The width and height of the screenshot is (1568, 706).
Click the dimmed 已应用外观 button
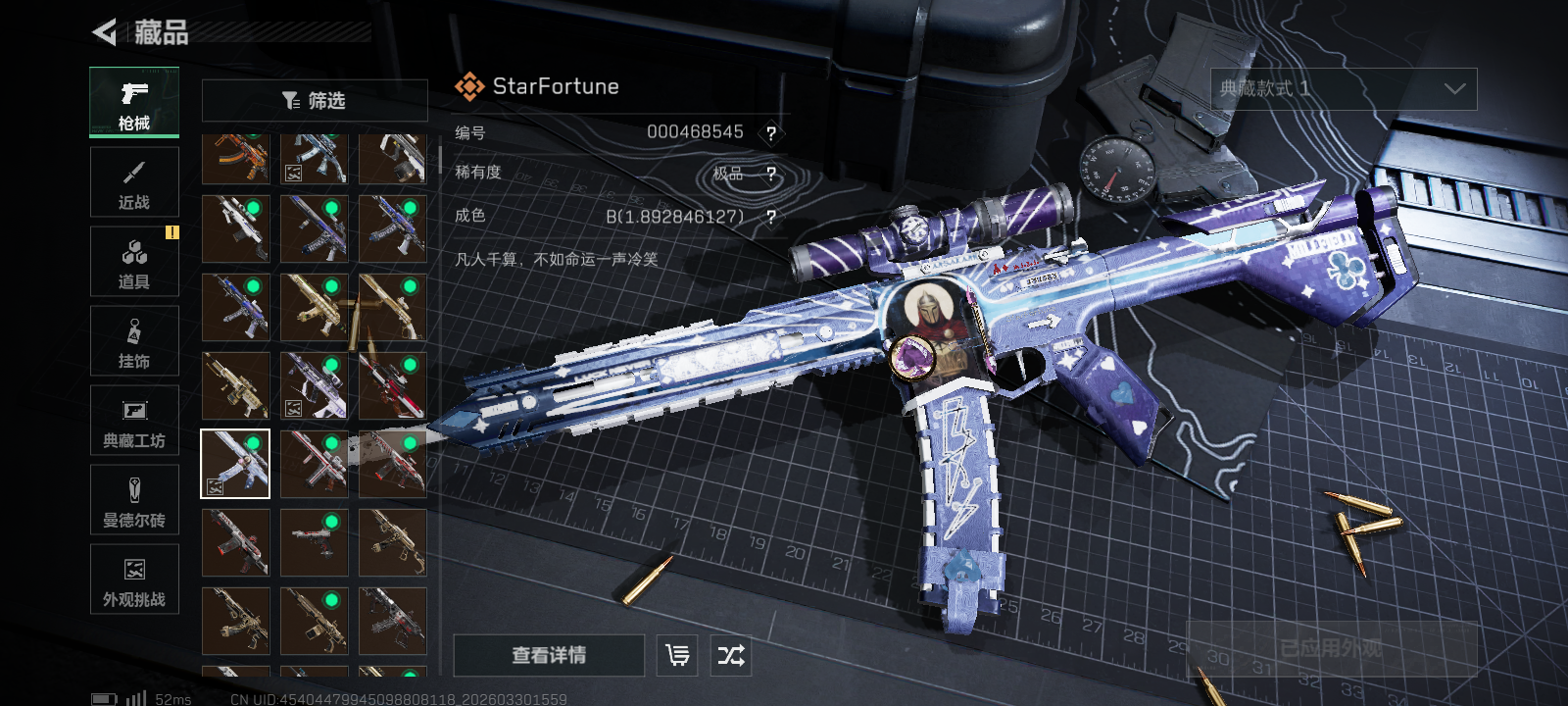[1331, 648]
